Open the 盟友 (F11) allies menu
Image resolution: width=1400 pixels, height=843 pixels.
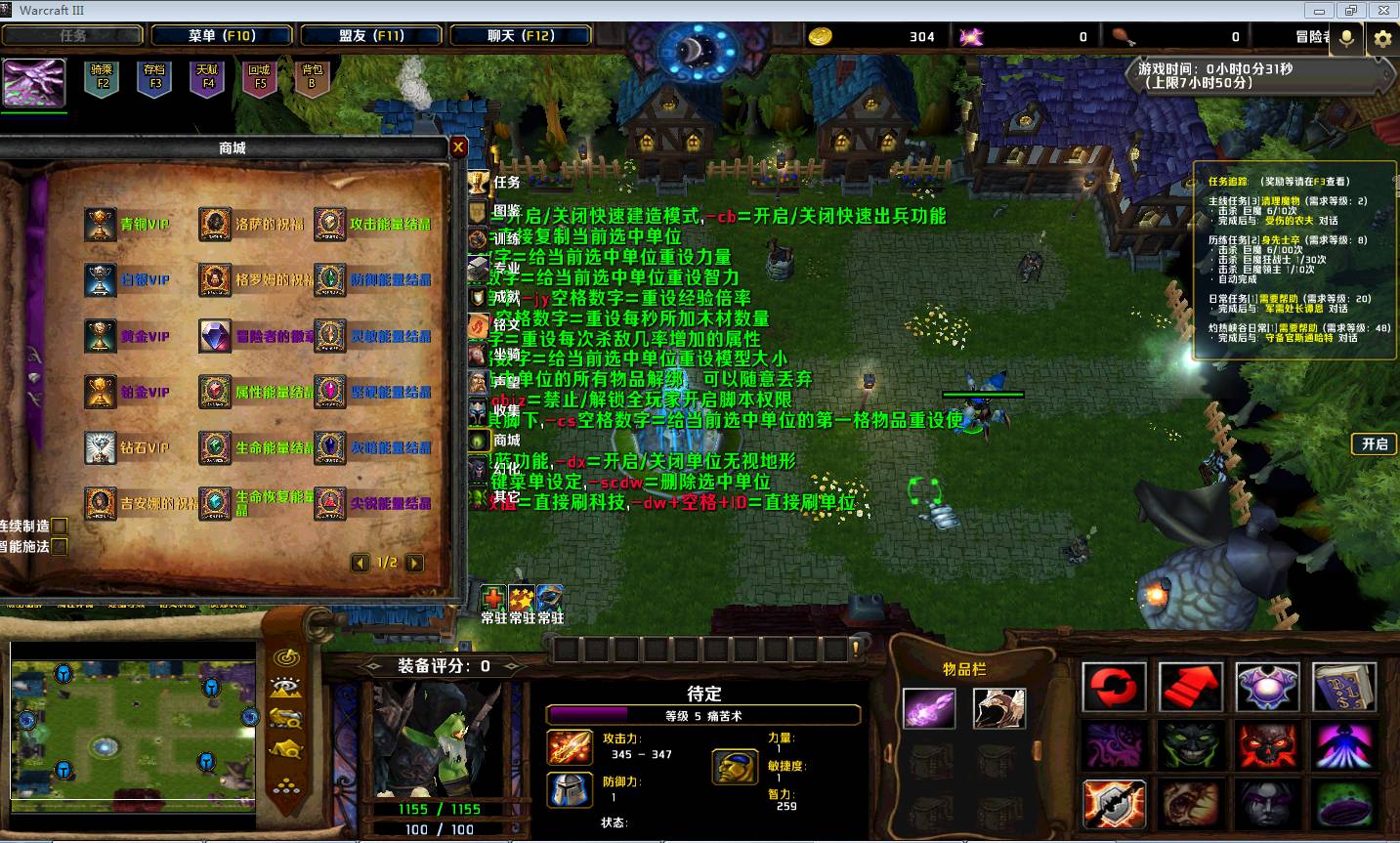371,36
